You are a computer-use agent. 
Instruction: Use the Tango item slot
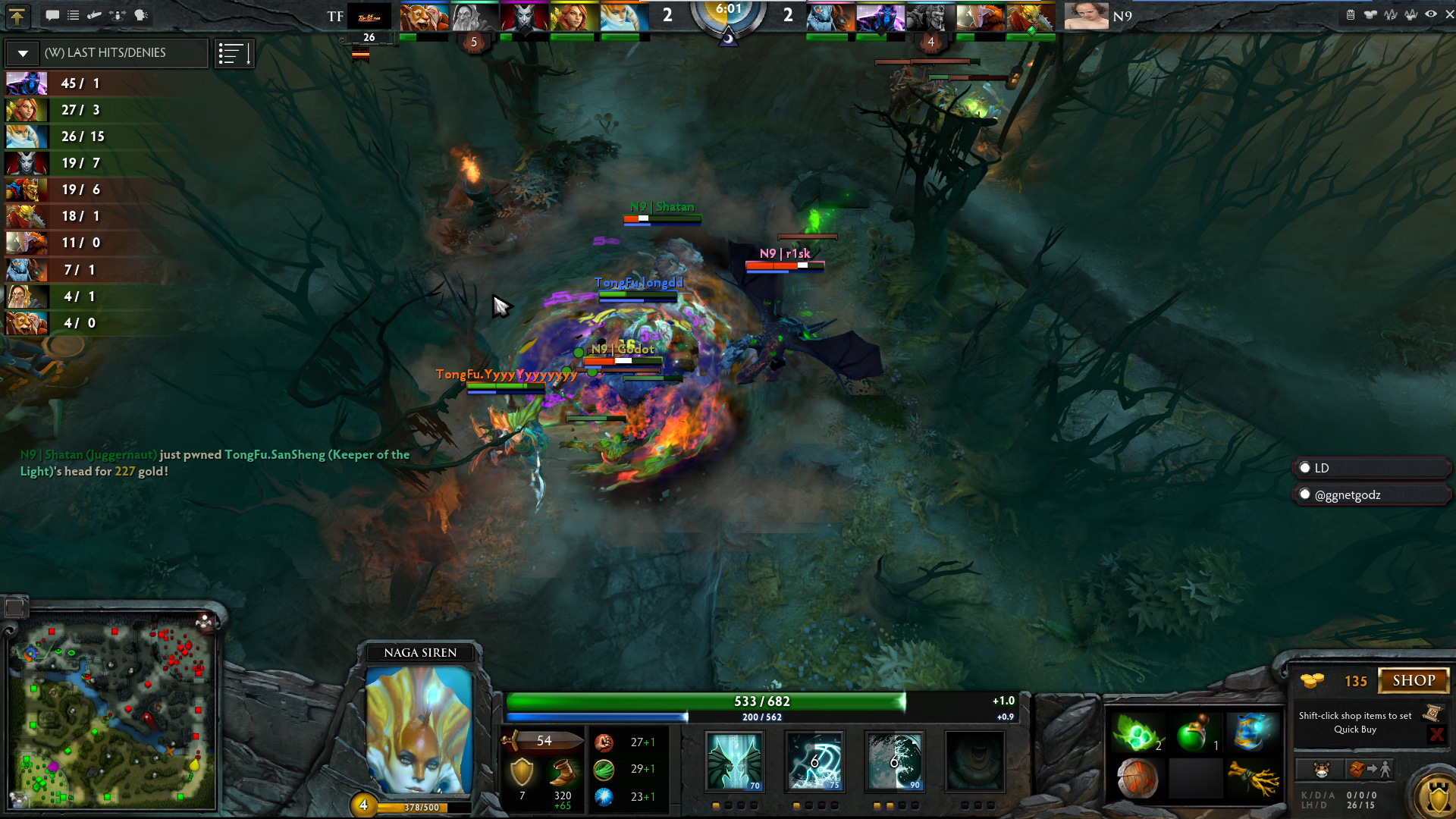(x=1137, y=733)
